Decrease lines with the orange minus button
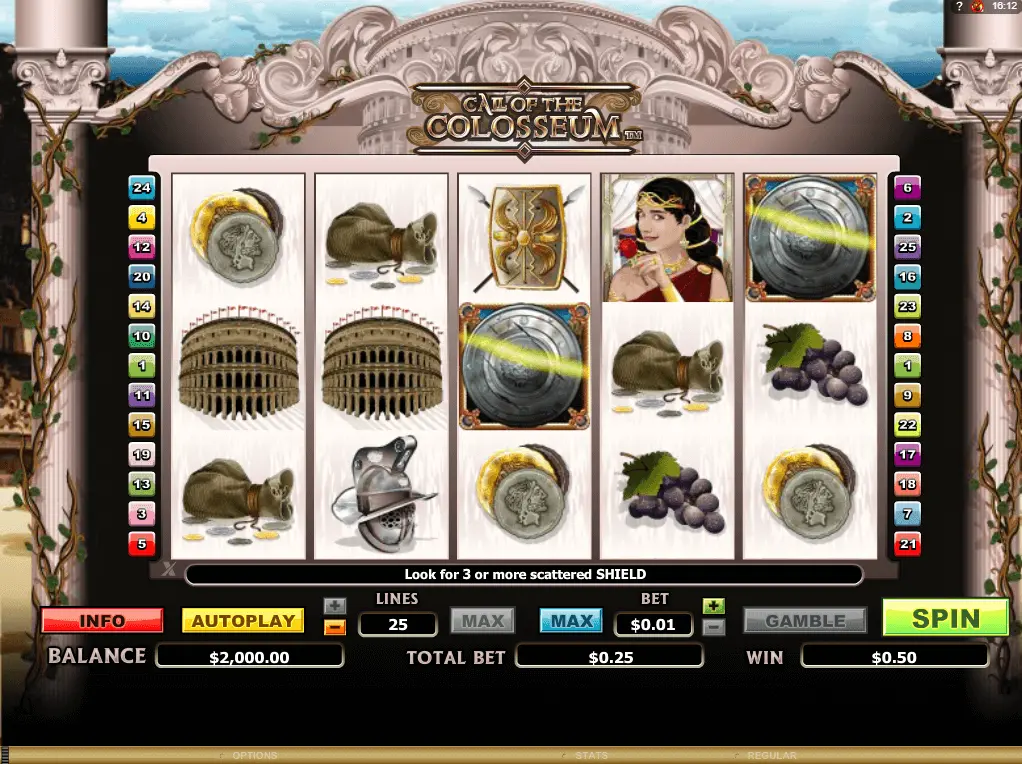 click(335, 628)
